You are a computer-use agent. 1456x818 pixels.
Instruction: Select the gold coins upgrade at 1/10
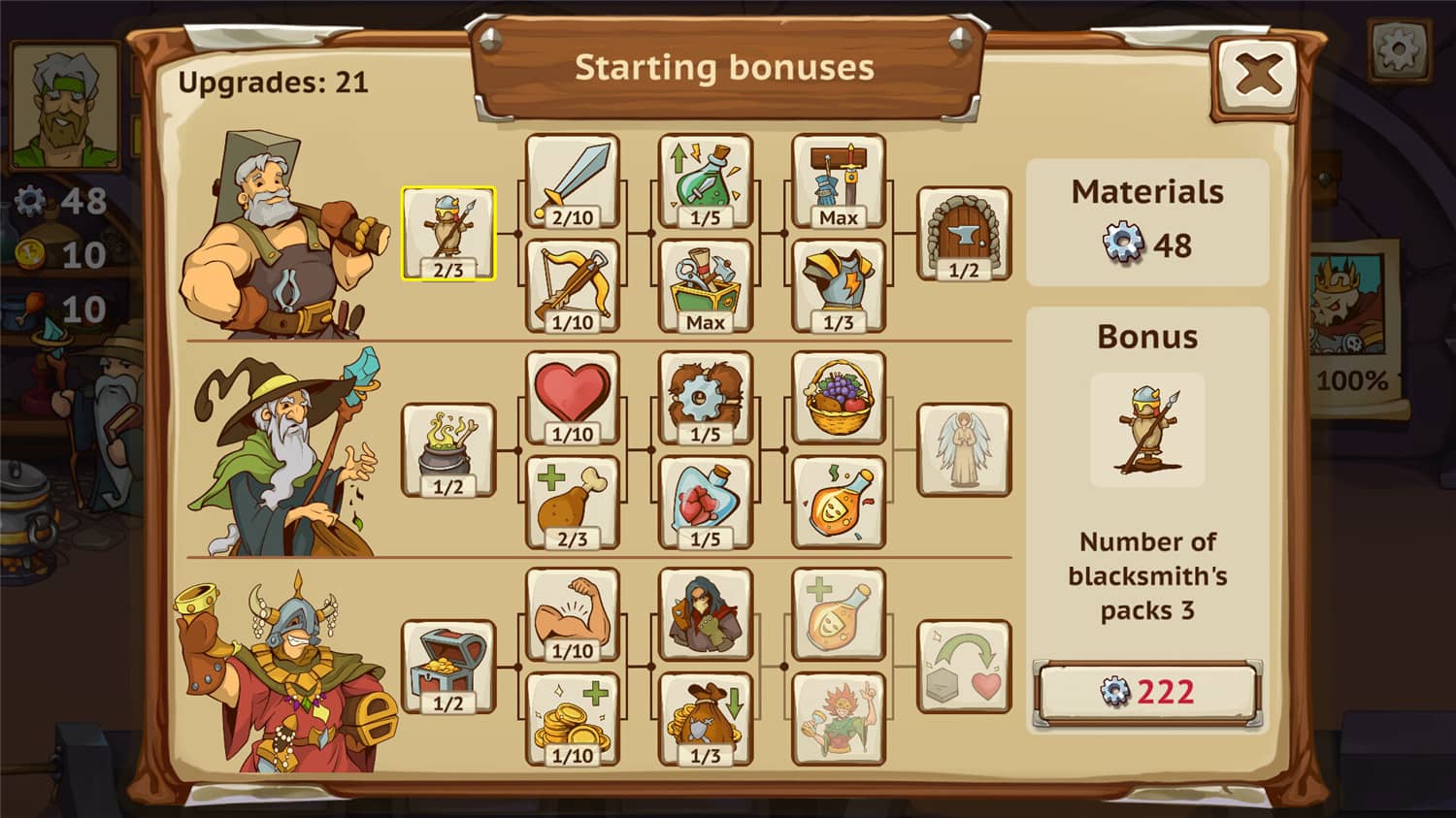coord(573,718)
